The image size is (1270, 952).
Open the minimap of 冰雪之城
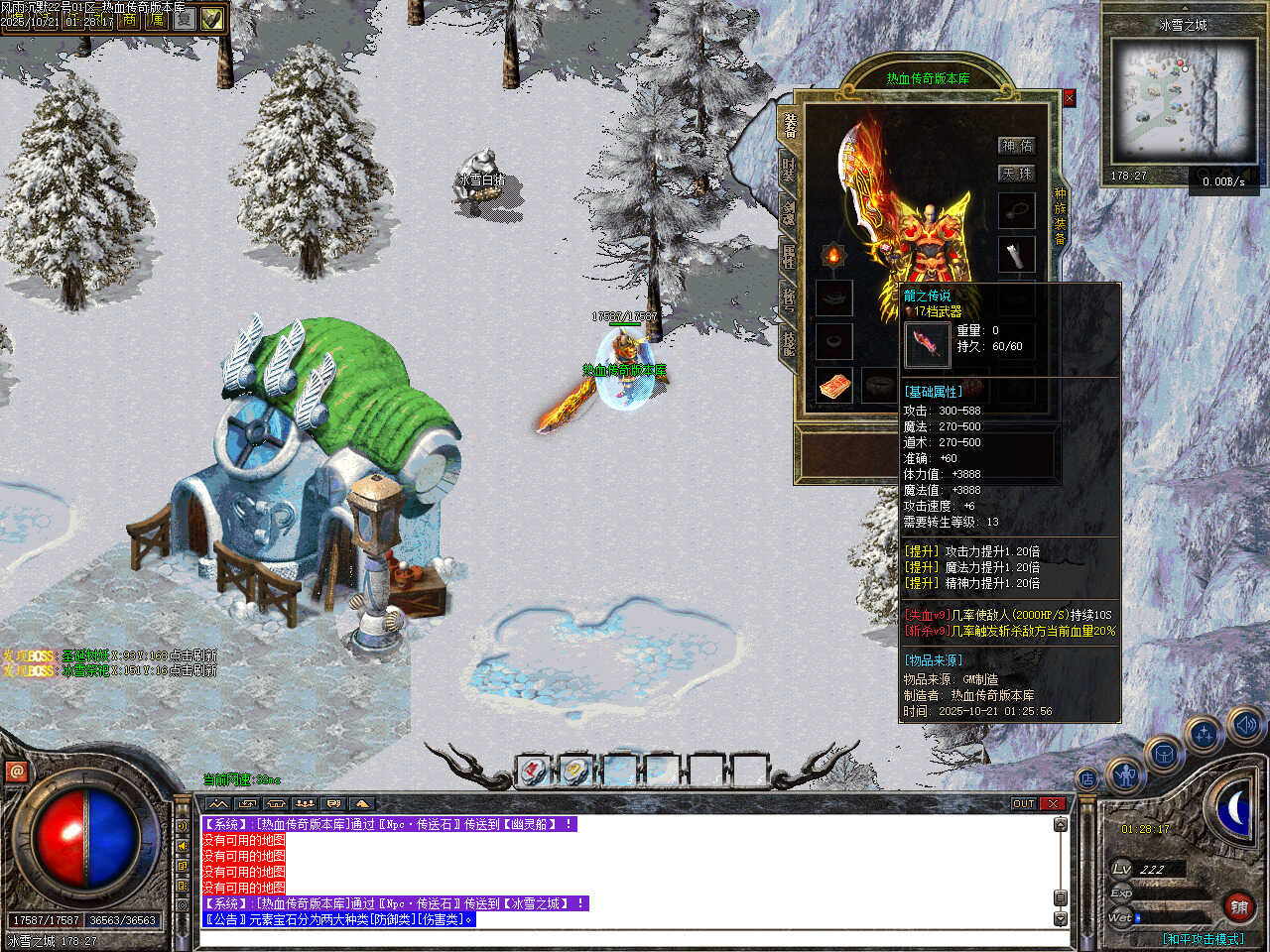[x=1183, y=97]
